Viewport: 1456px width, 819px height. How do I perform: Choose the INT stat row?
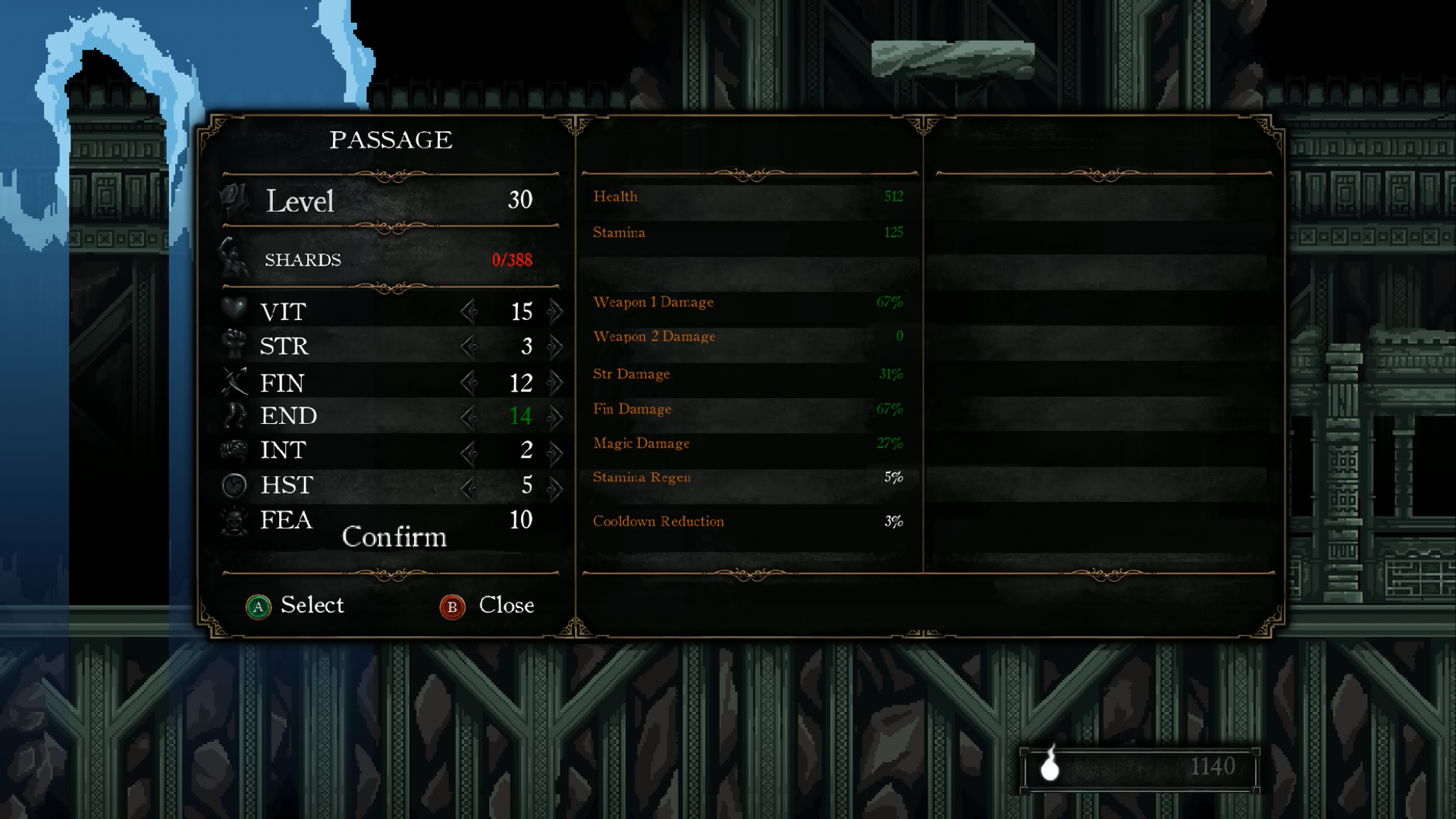[x=283, y=450]
